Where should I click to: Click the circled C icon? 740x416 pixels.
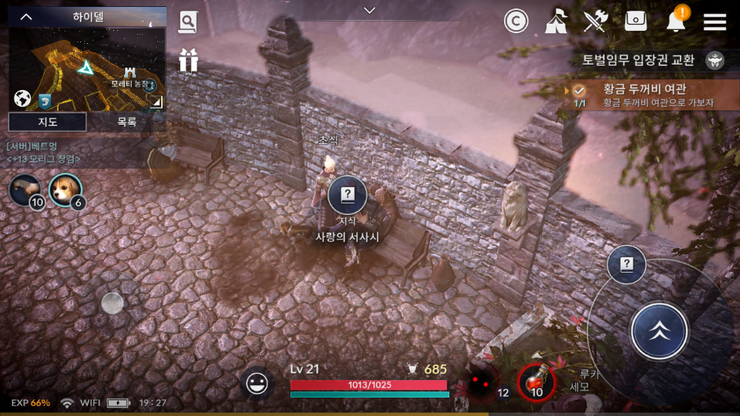[x=516, y=21]
